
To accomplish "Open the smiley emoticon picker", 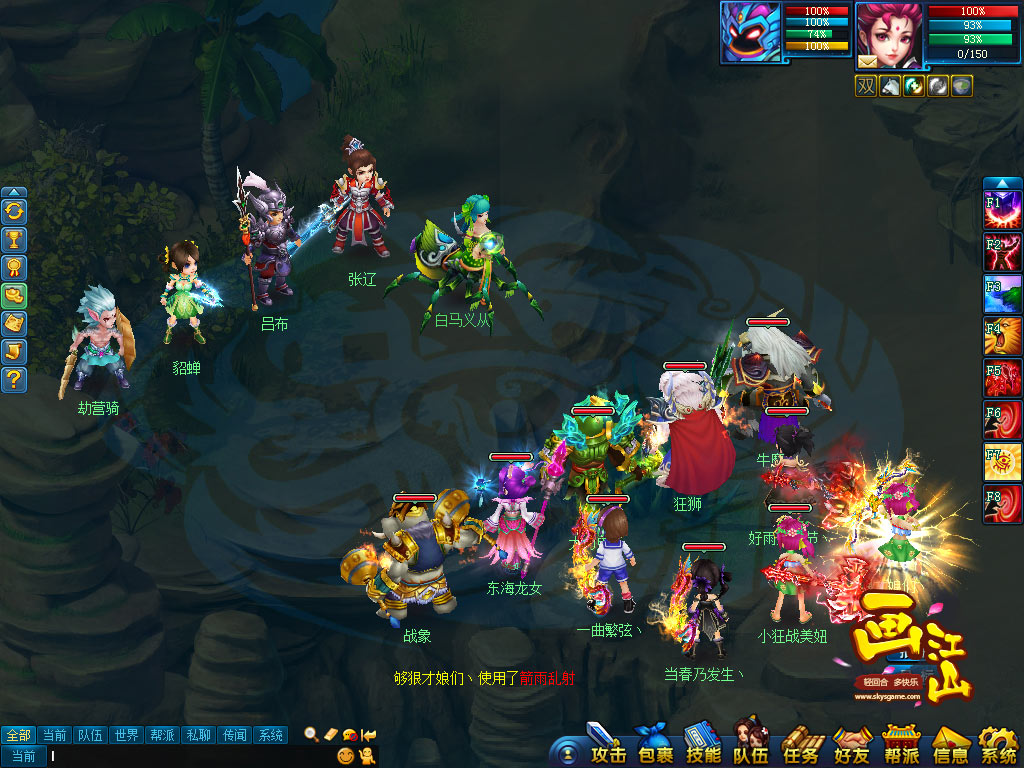I will pyautogui.click(x=346, y=756).
